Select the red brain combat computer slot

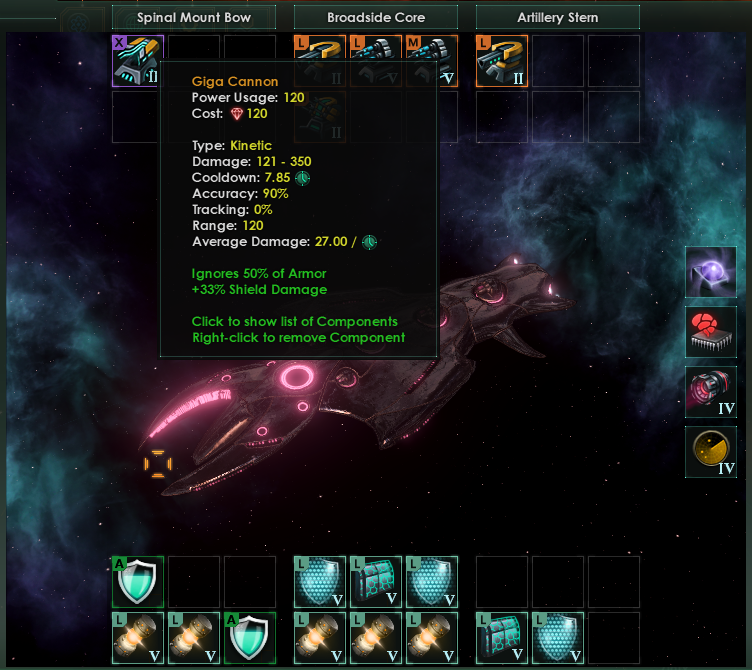710,332
